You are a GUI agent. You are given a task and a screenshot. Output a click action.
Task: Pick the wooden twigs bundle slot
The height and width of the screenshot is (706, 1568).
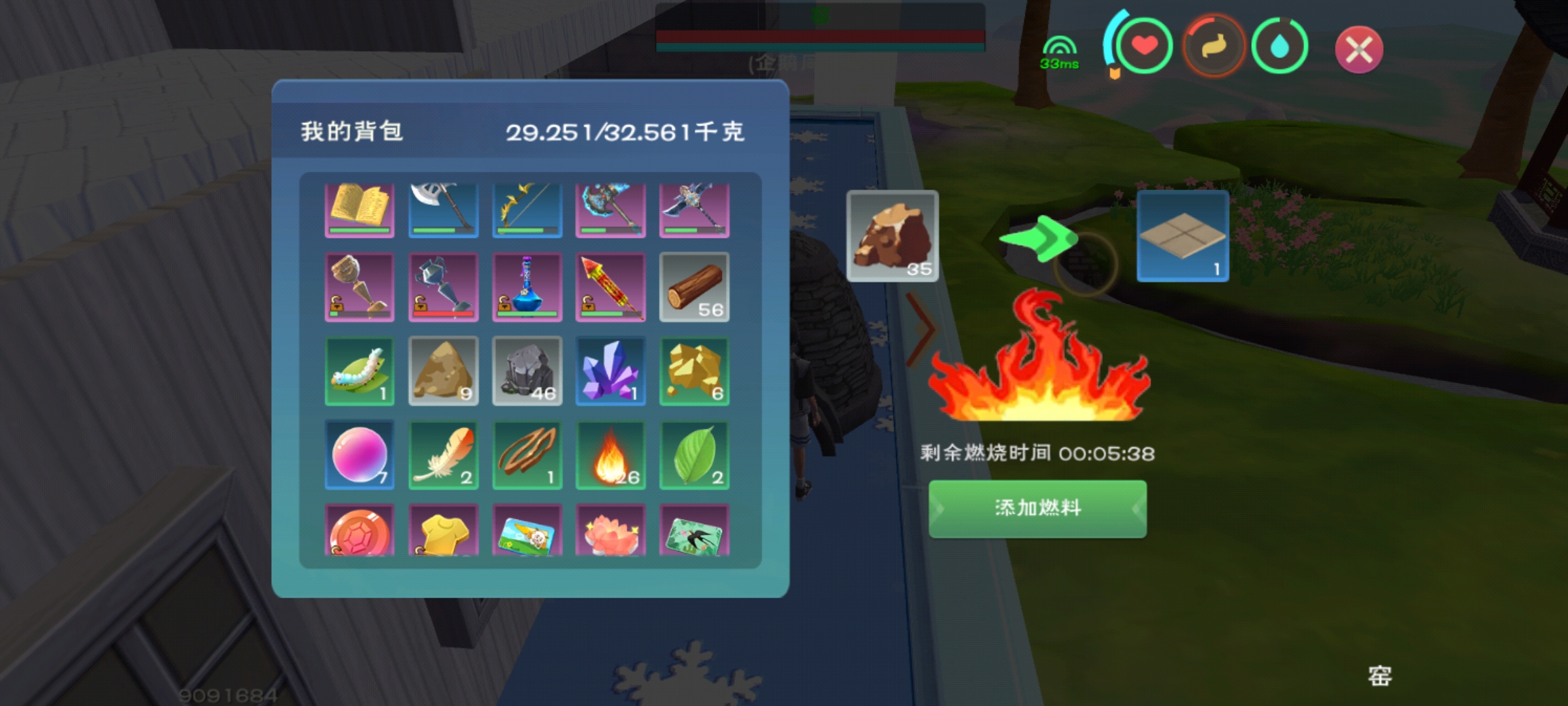coord(527,454)
